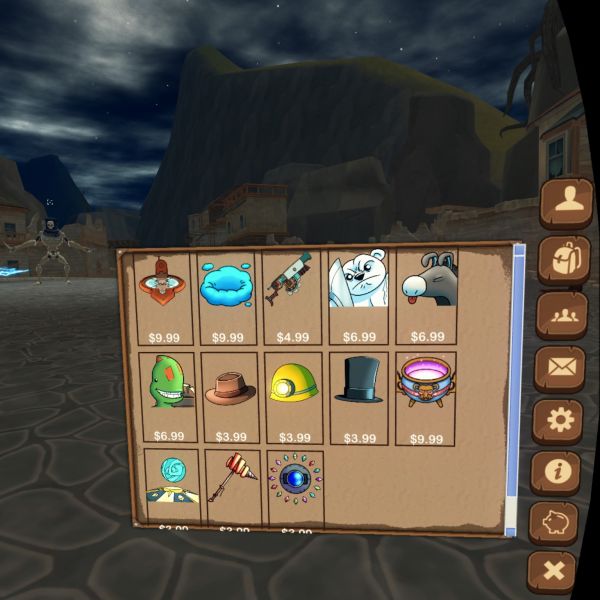Open the character profile button
The image size is (600, 600).
(566, 204)
